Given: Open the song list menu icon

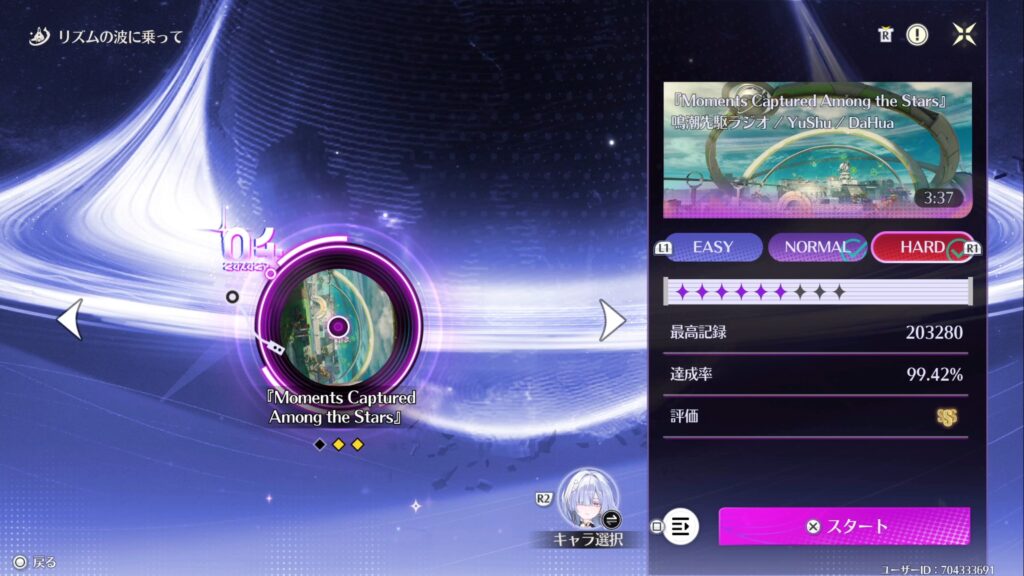Looking at the screenshot, I should pos(681,525).
